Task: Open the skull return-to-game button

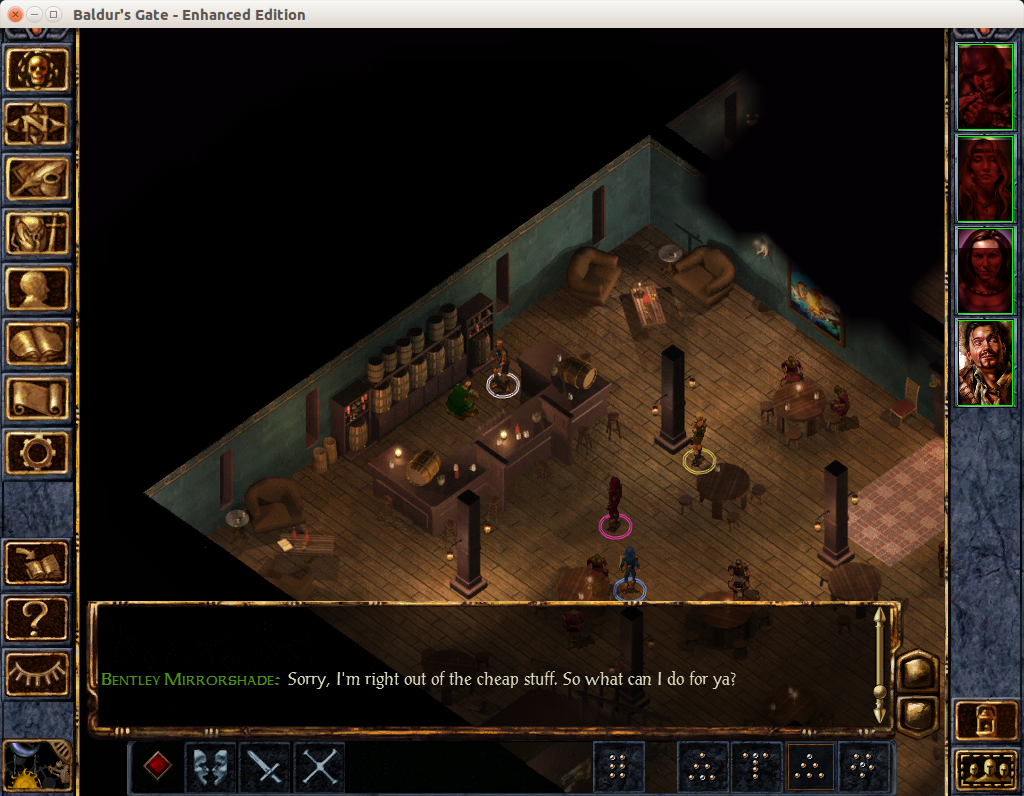Action: tap(39, 69)
